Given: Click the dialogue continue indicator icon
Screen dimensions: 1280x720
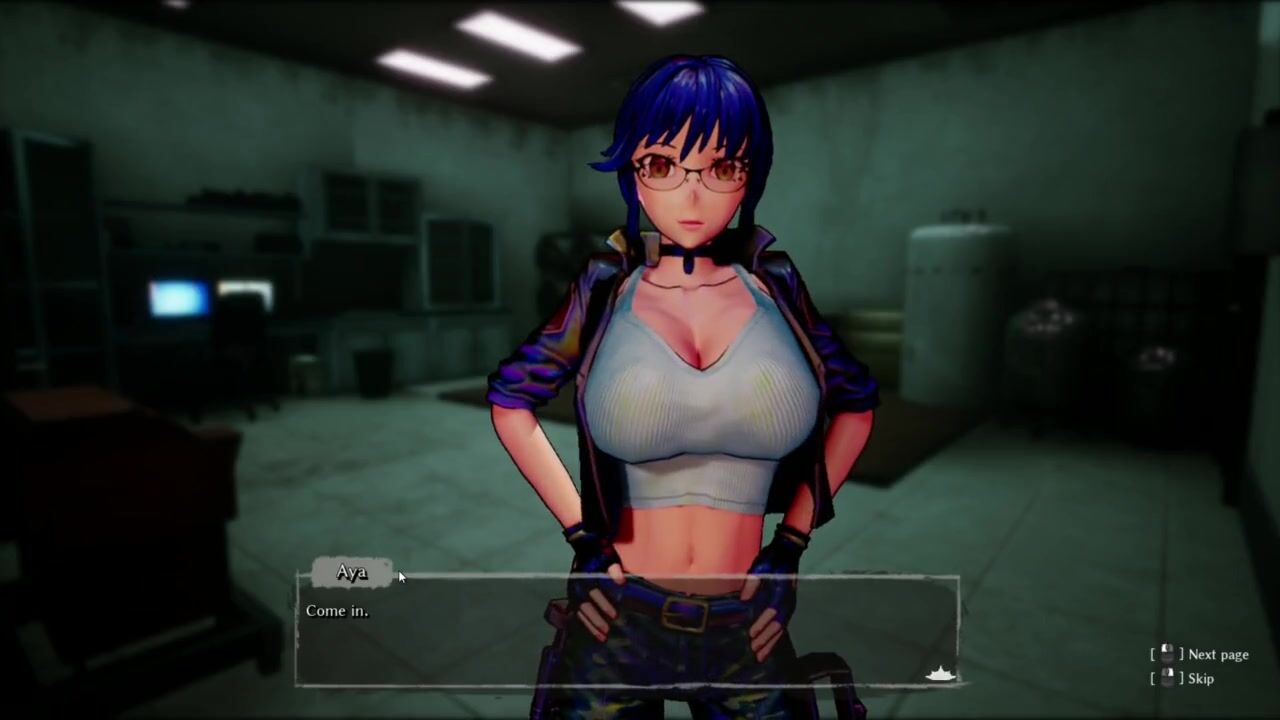Looking at the screenshot, I should (940, 674).
